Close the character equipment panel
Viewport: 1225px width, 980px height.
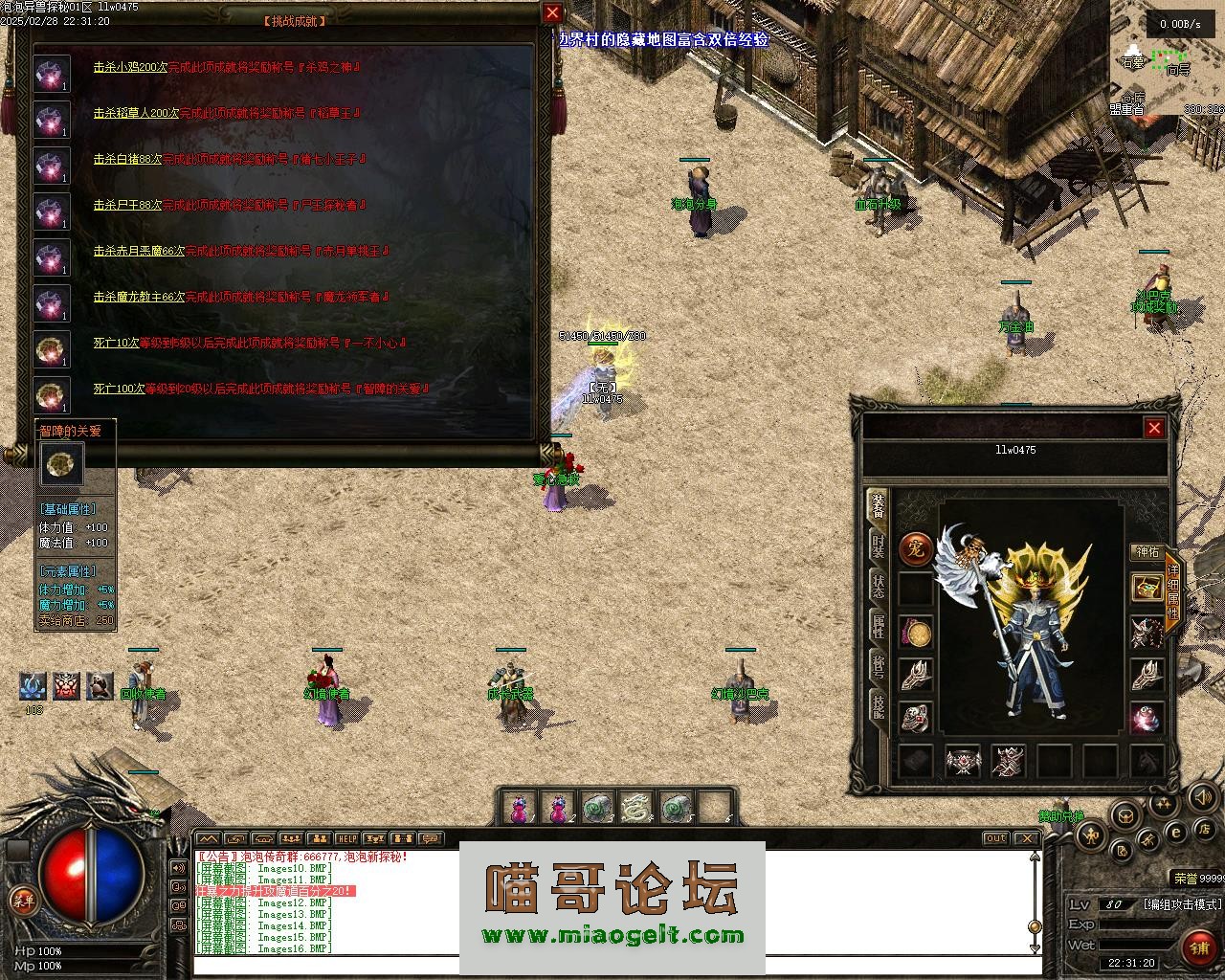1154,428
